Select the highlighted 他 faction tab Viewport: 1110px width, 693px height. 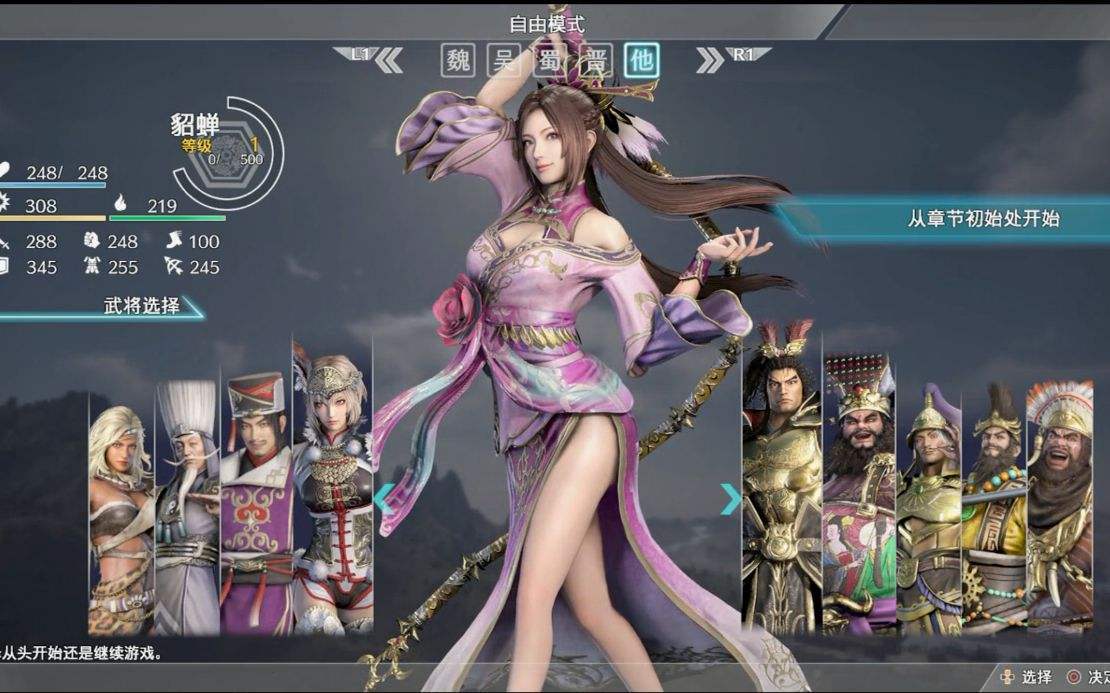coord(641,61)
